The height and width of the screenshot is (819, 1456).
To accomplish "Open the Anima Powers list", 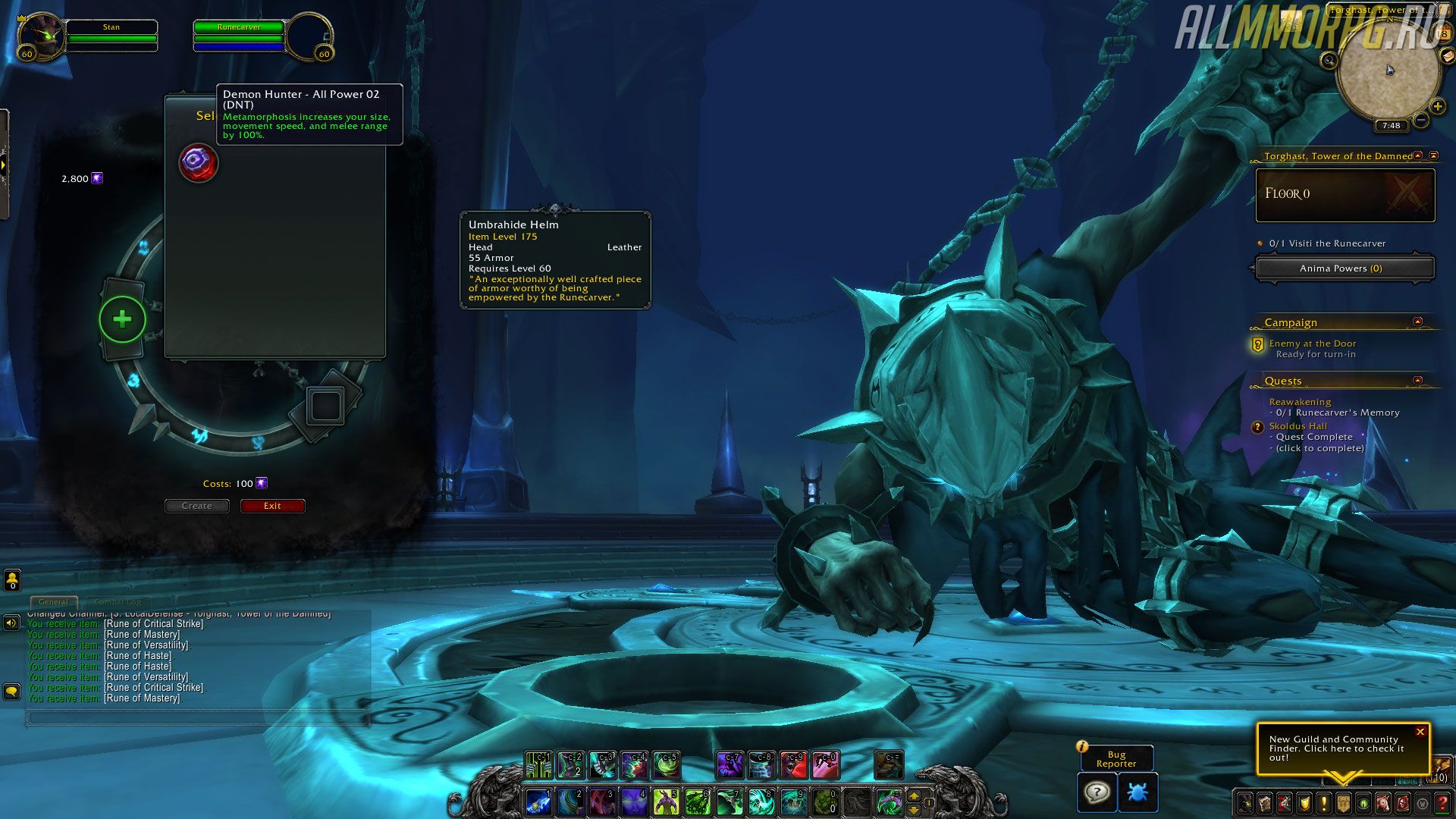I will 1341,268.
